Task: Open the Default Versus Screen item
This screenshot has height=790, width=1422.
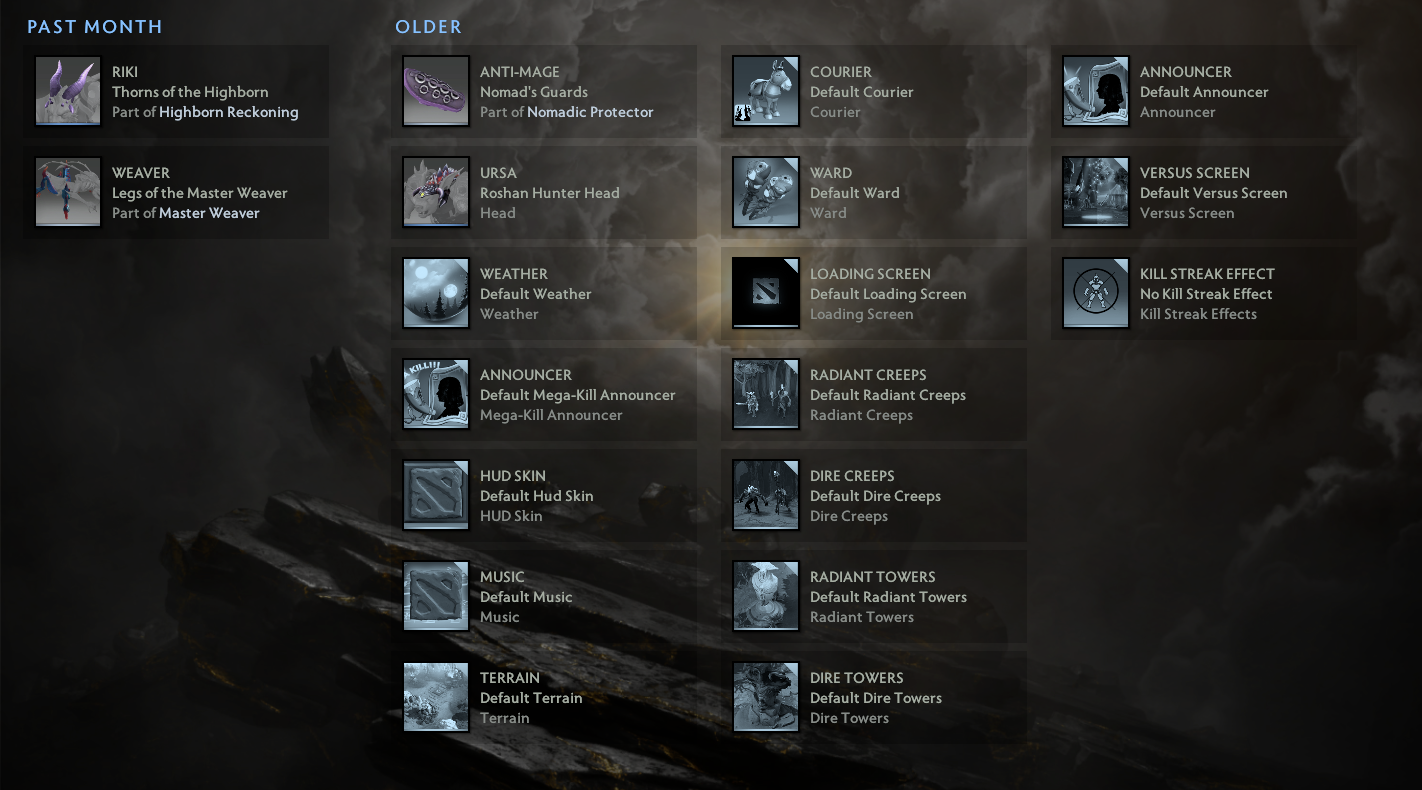Action: click(1095, 193)
